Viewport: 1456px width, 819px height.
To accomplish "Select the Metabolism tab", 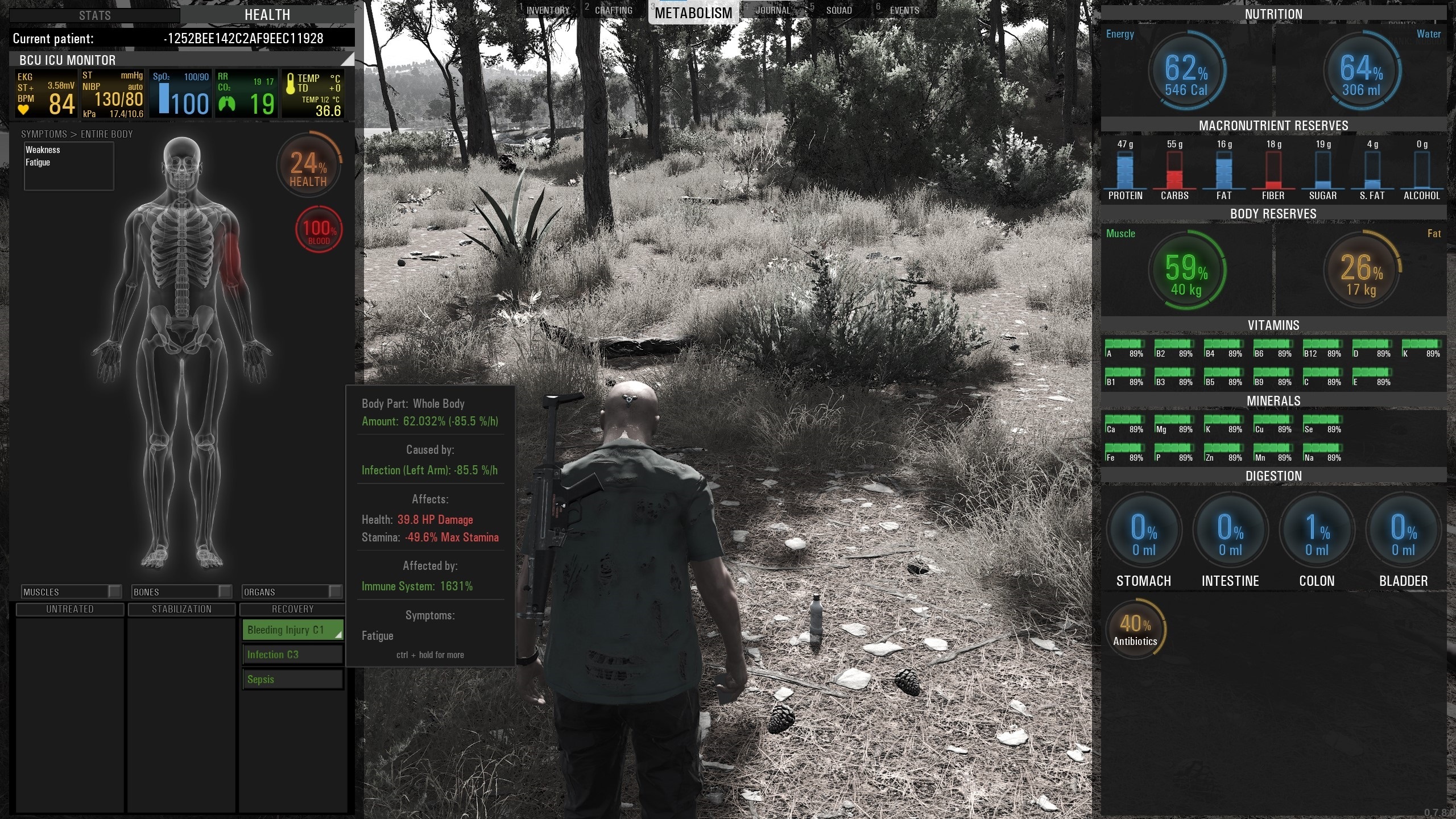I will (693, 13).
